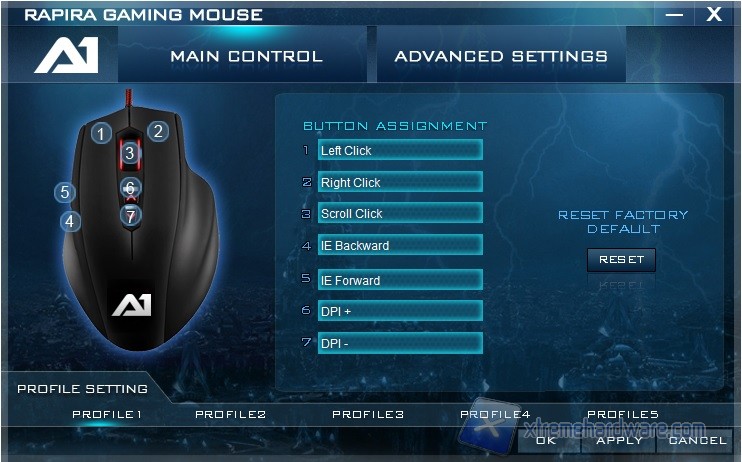Image resolution: width=742 pixels, height=462 pixels.
Task: Apply the current settings
Action: tap(620, 440)
